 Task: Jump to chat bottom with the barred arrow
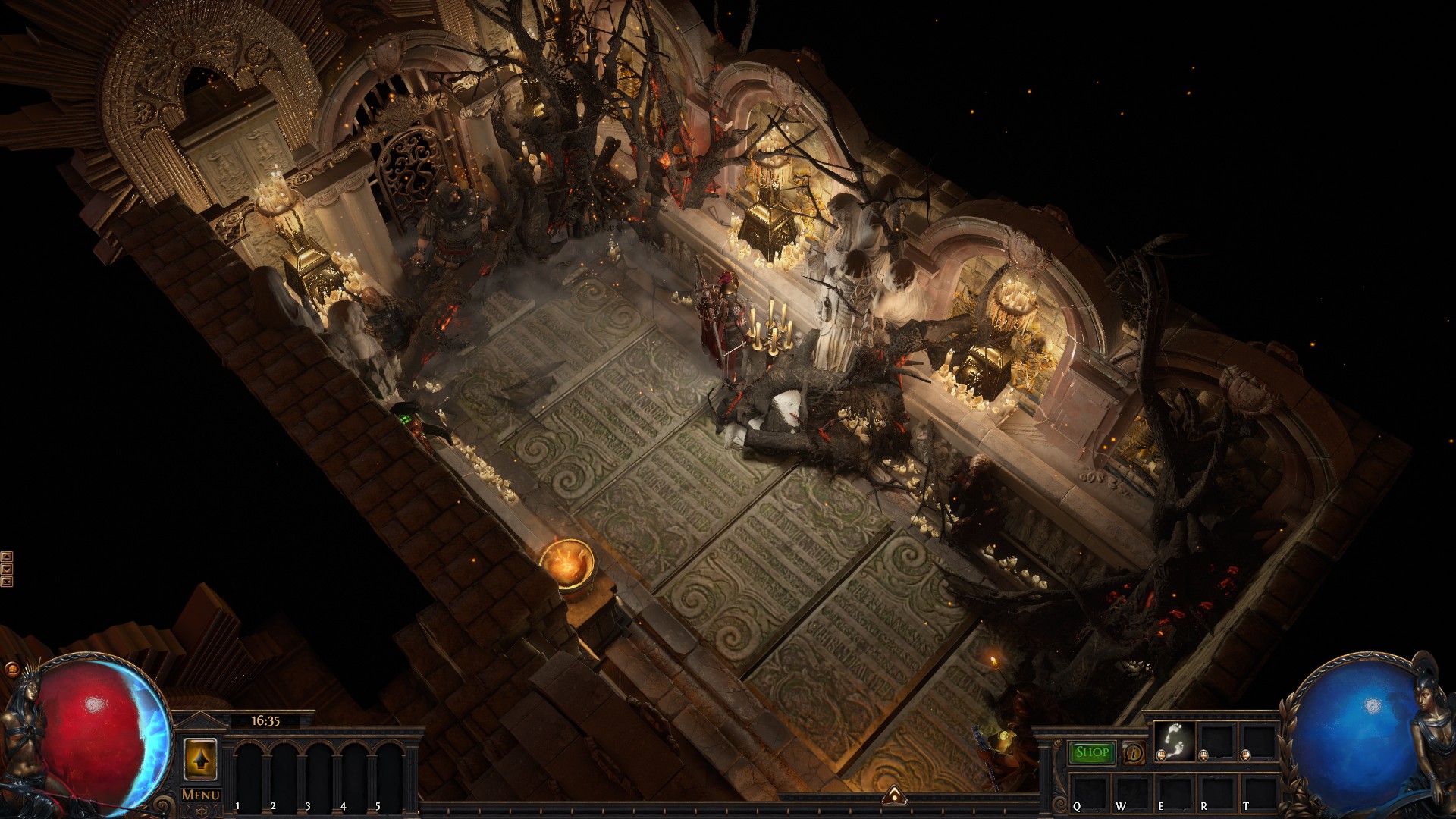7,582
